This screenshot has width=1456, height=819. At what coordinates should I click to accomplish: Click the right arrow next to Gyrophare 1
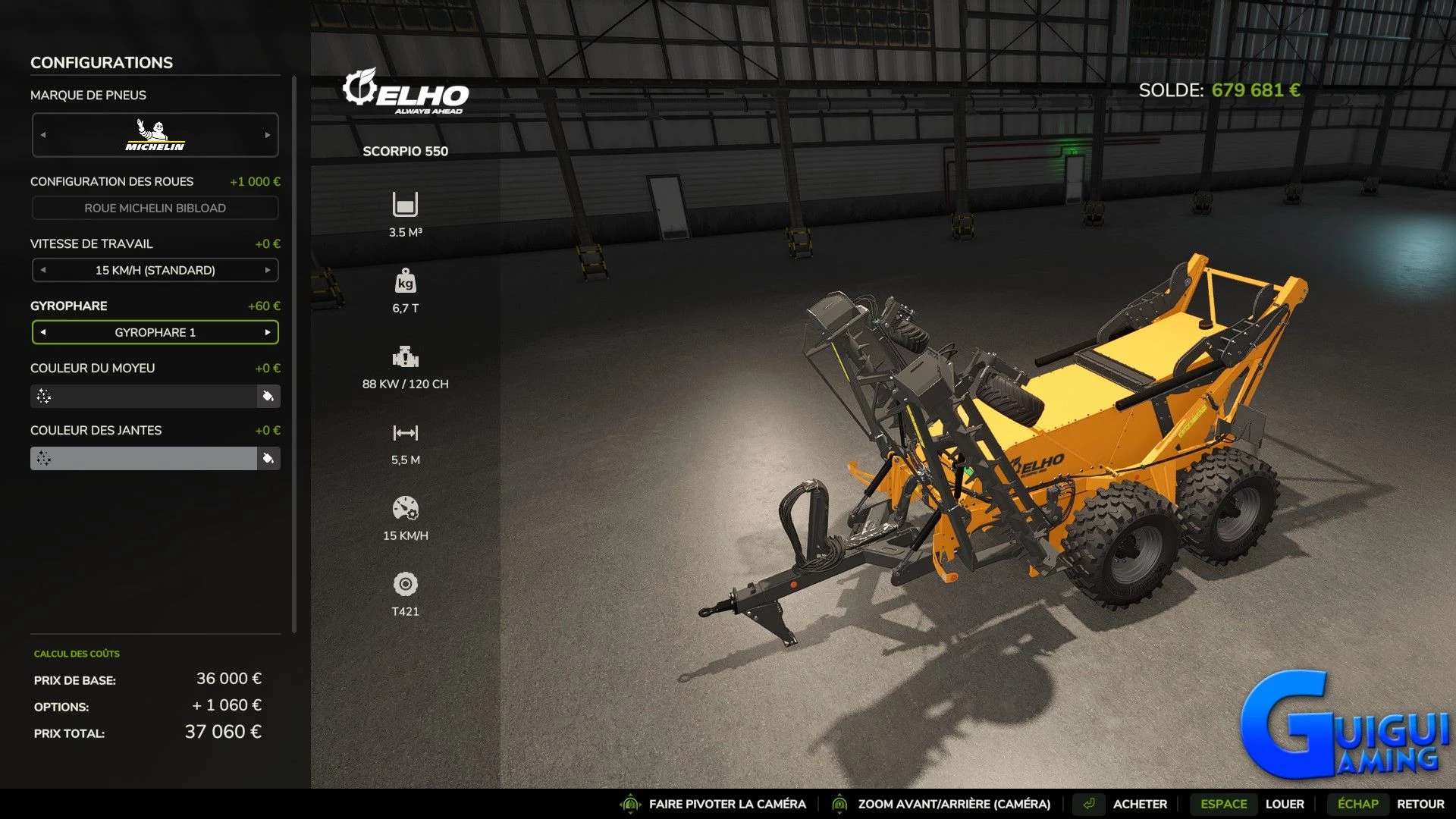(x=268, y=332)
